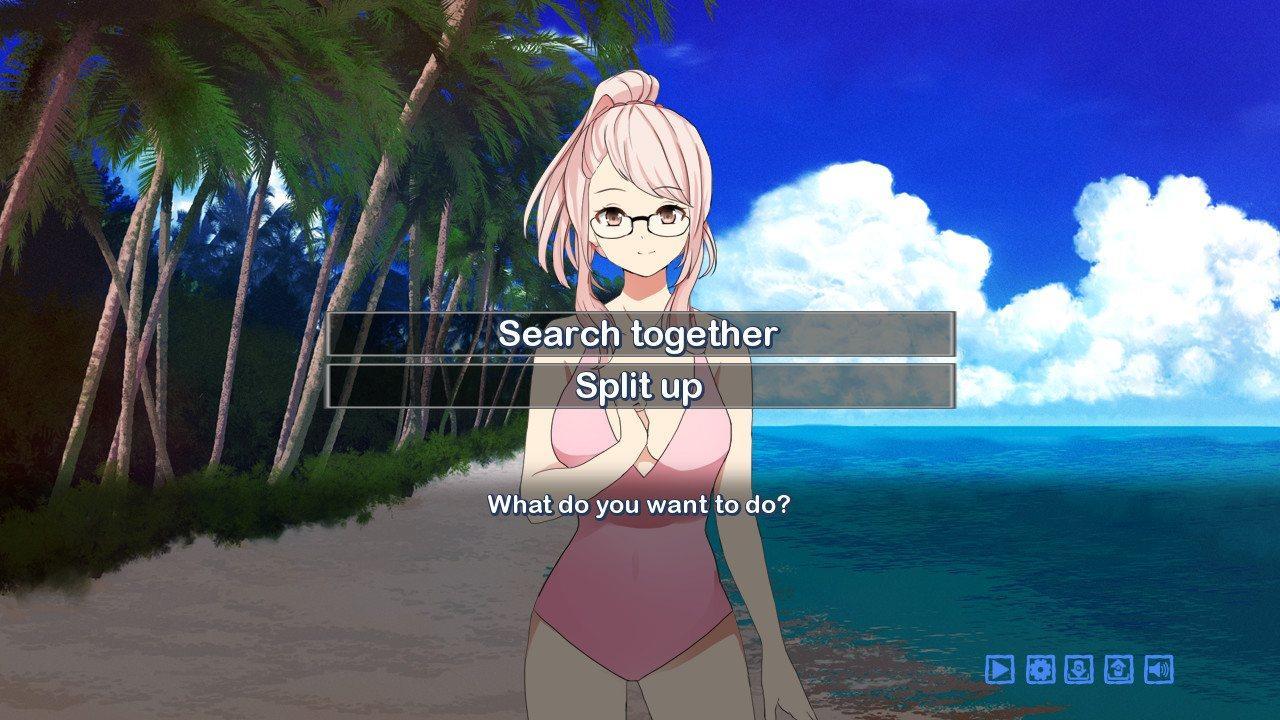Choose the "Search together" option
Viewport: 1280px width, 720px height.
(640, 334)
